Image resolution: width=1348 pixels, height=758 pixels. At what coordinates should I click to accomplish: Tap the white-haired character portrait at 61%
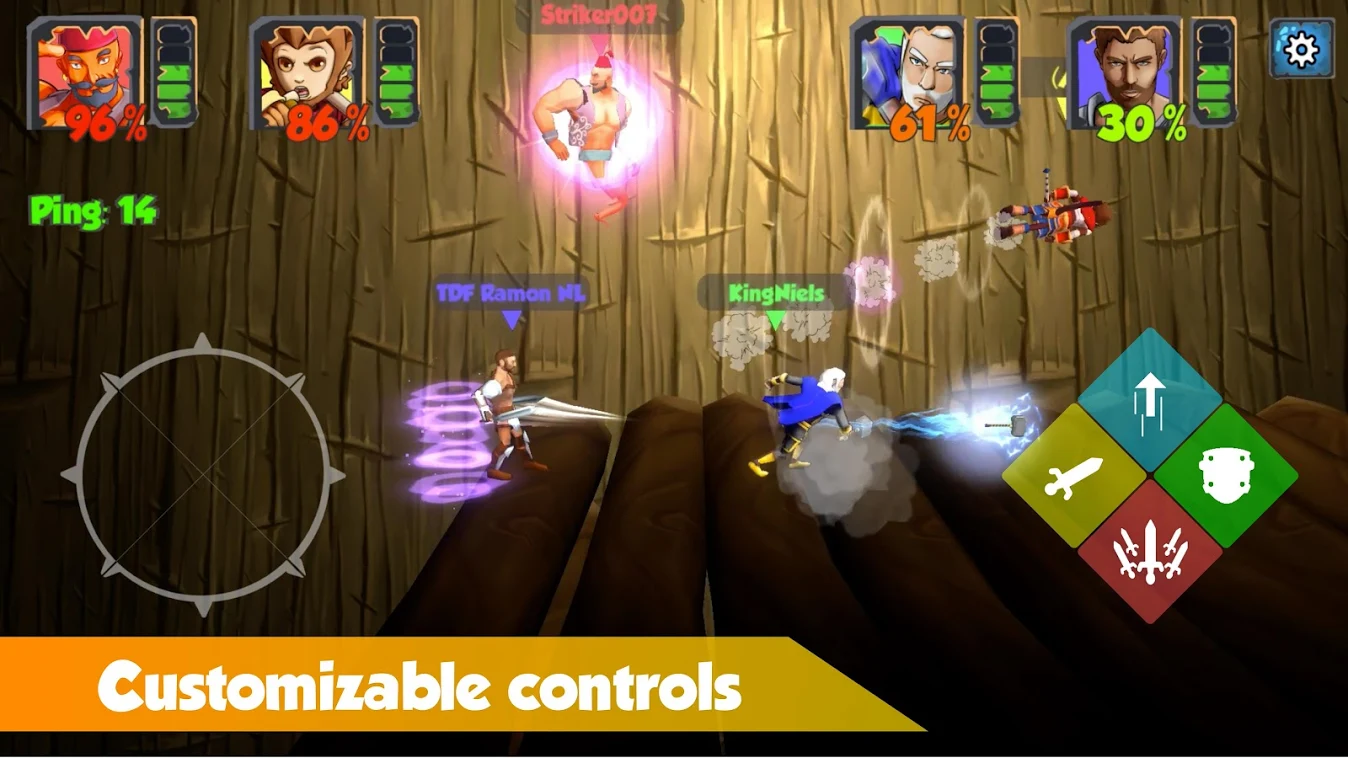click(905, 70)
